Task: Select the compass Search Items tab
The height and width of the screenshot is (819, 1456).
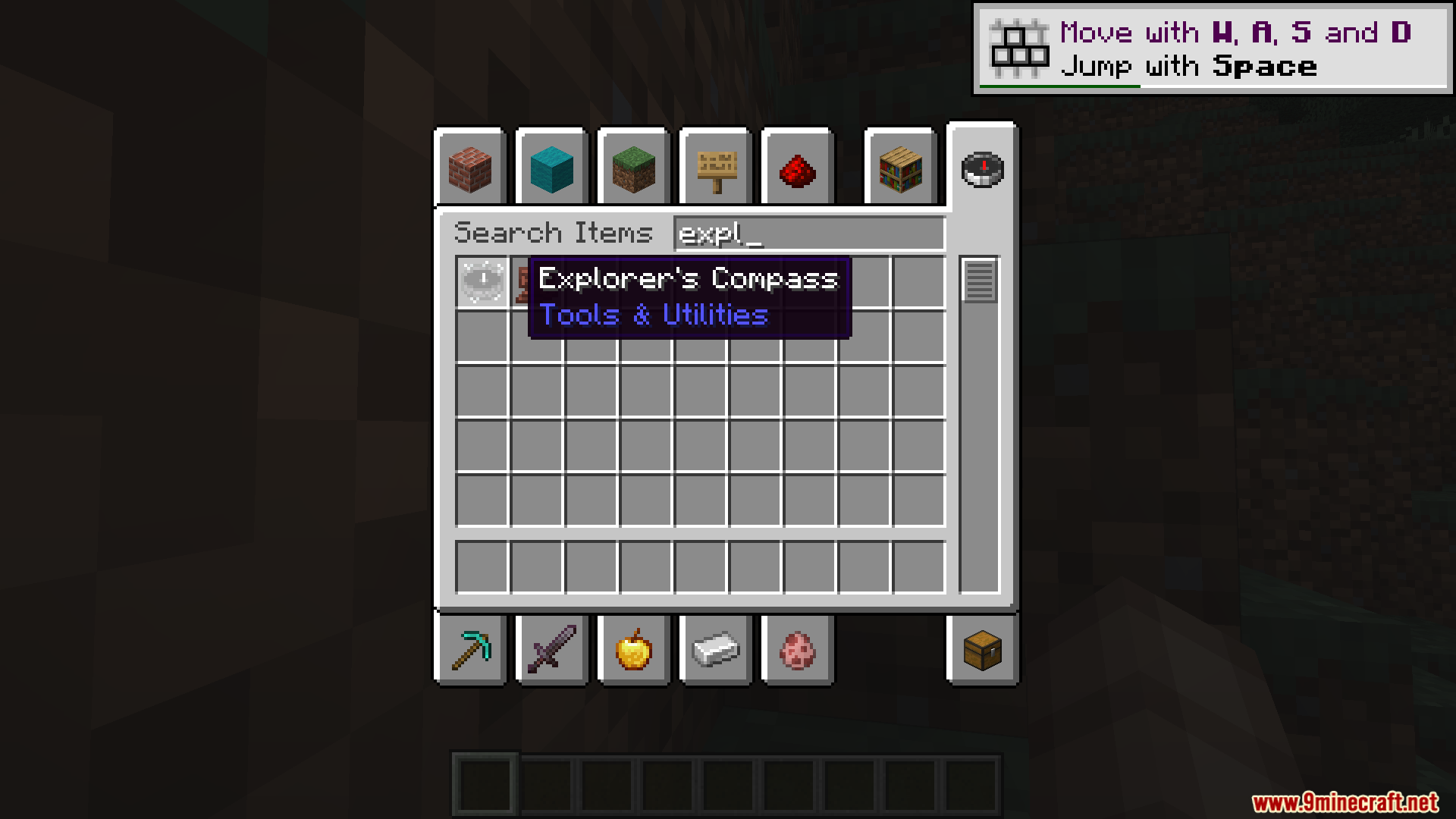Action: point(982,170)
